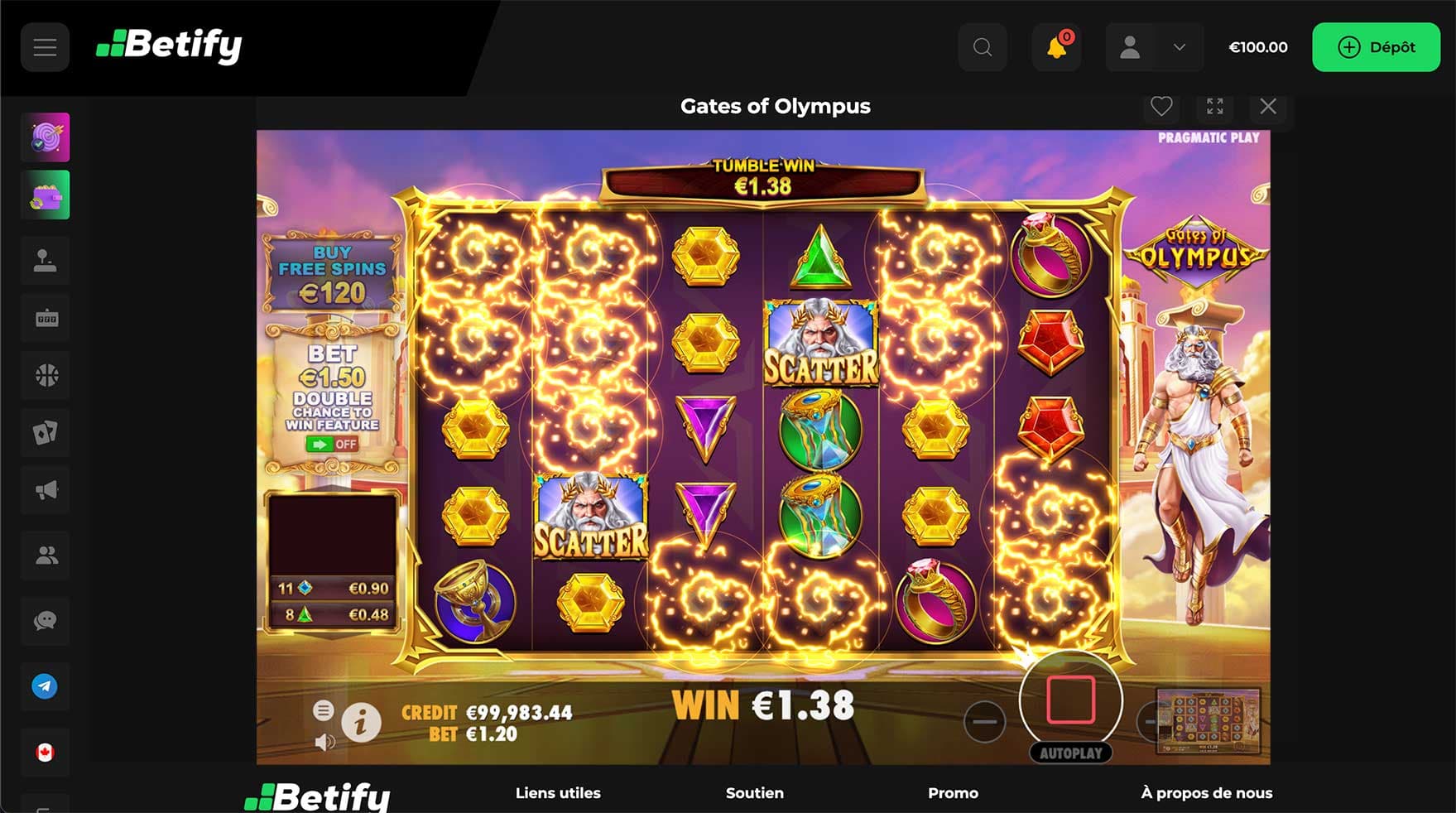Buy free spins for €120

[332, 273]
